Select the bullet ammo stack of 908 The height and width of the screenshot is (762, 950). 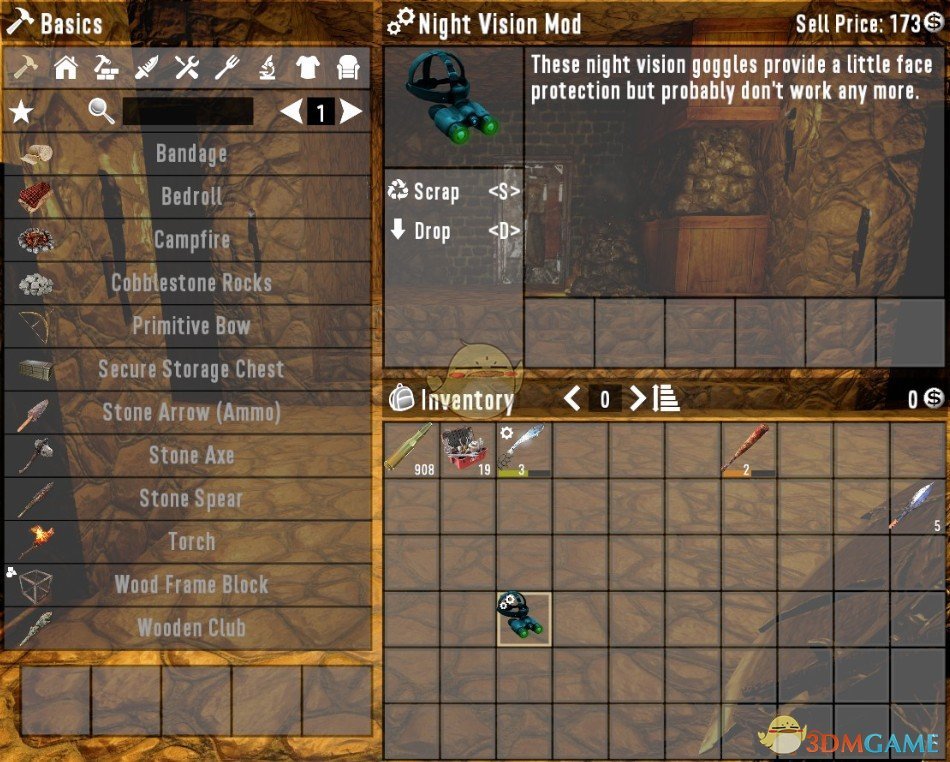click(x=412, y=449)
